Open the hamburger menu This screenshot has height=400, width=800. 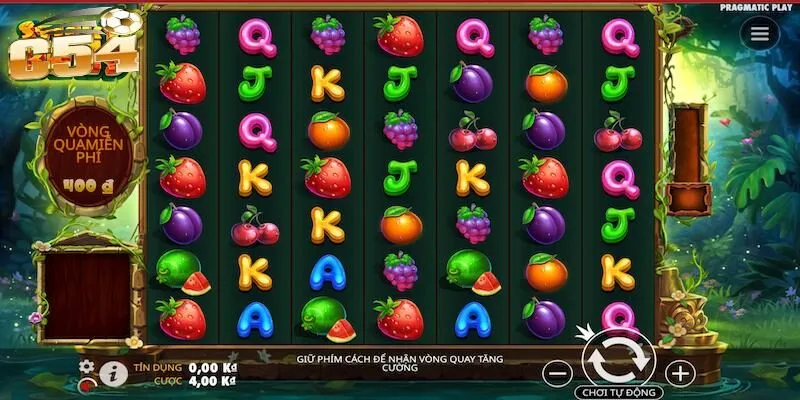pyautogui.click(x=760, y=34)
